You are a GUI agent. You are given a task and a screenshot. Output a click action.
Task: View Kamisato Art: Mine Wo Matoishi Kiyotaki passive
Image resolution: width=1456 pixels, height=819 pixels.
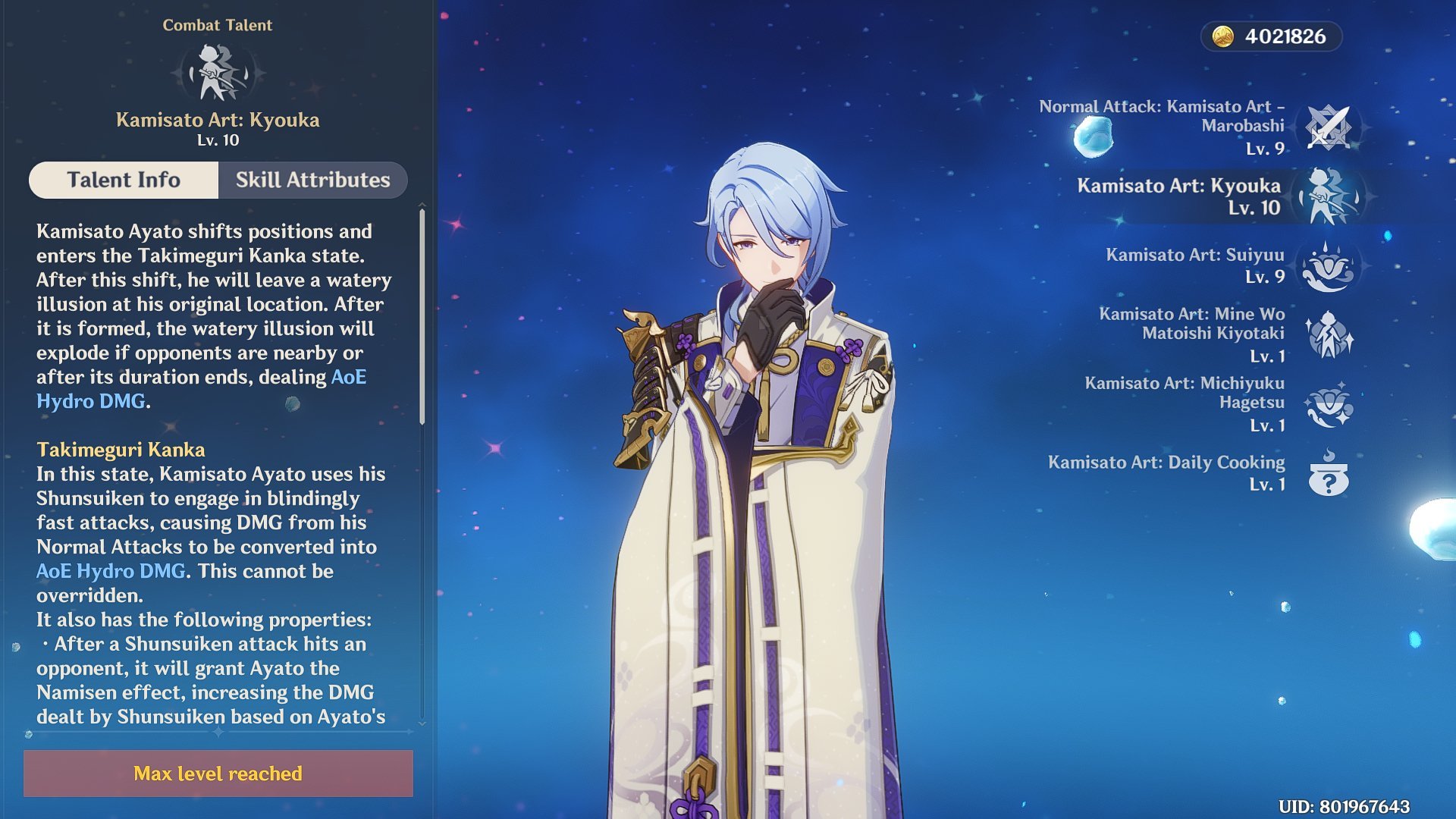point(1329,334)
